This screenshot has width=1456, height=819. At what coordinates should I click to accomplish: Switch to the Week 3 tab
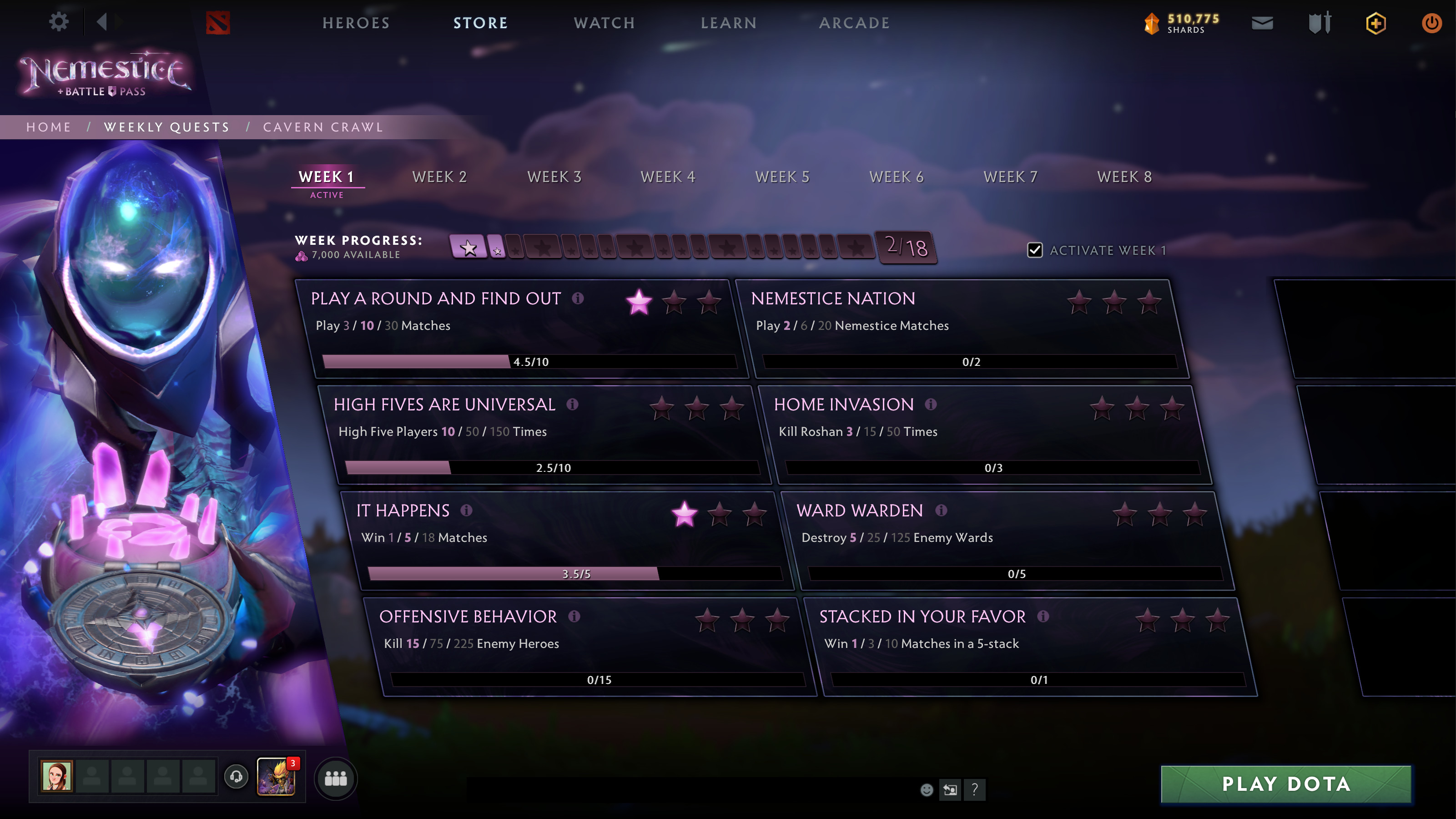(554, 177)
